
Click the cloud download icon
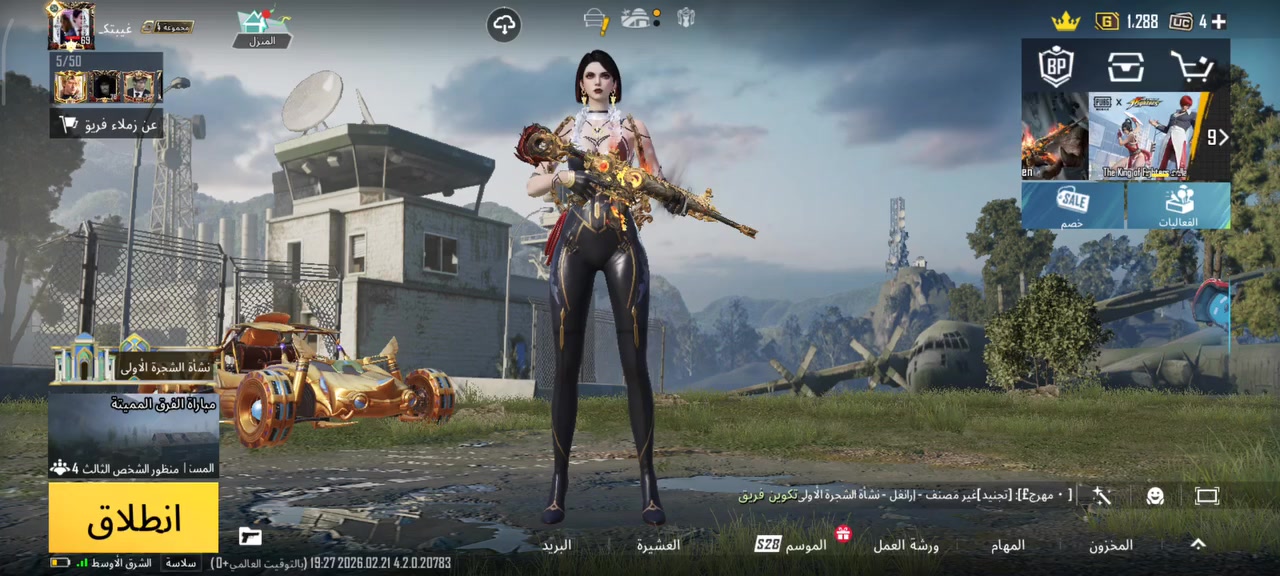(504, 25)
